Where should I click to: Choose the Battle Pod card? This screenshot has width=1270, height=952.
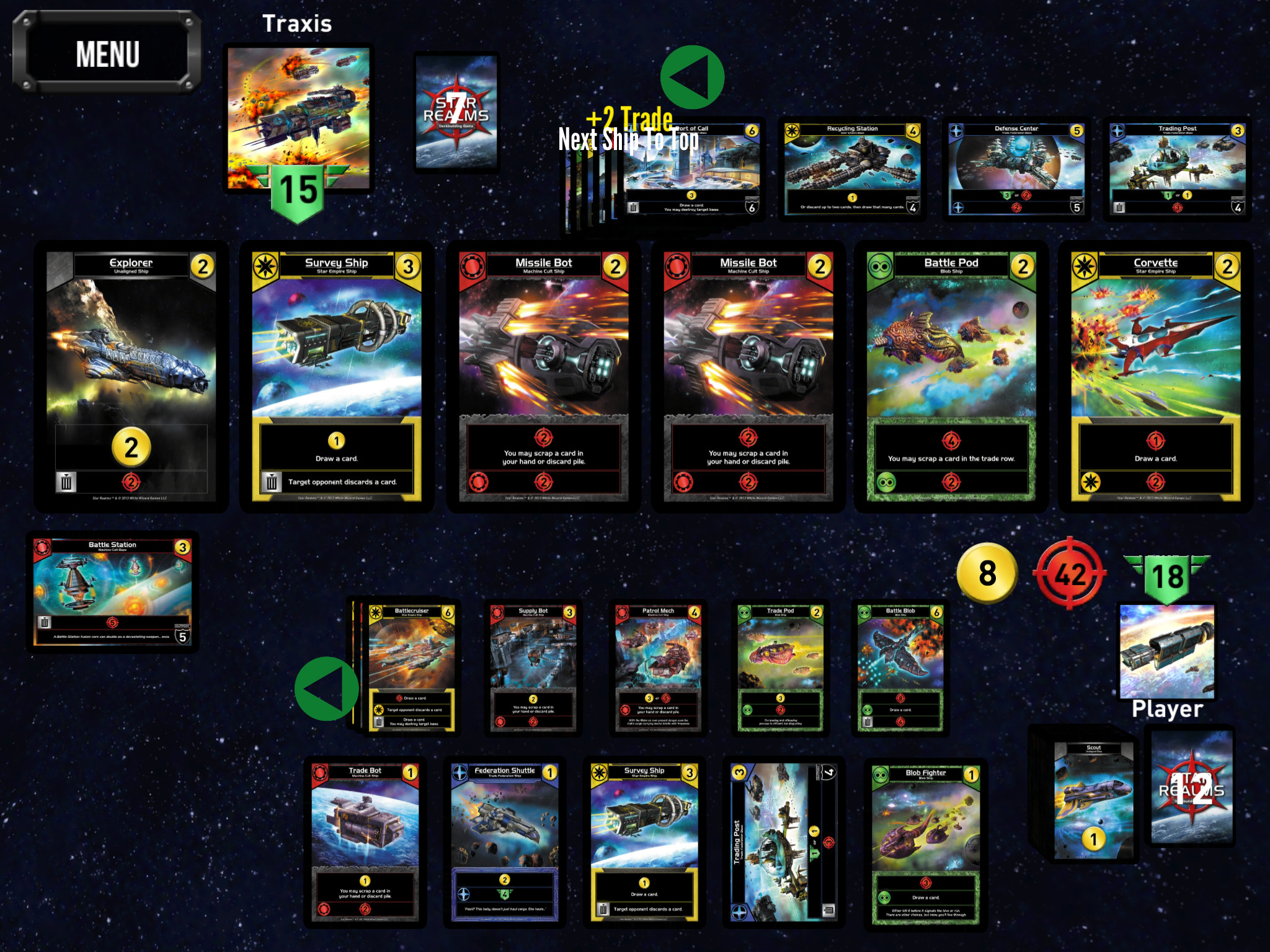[951, 376]
